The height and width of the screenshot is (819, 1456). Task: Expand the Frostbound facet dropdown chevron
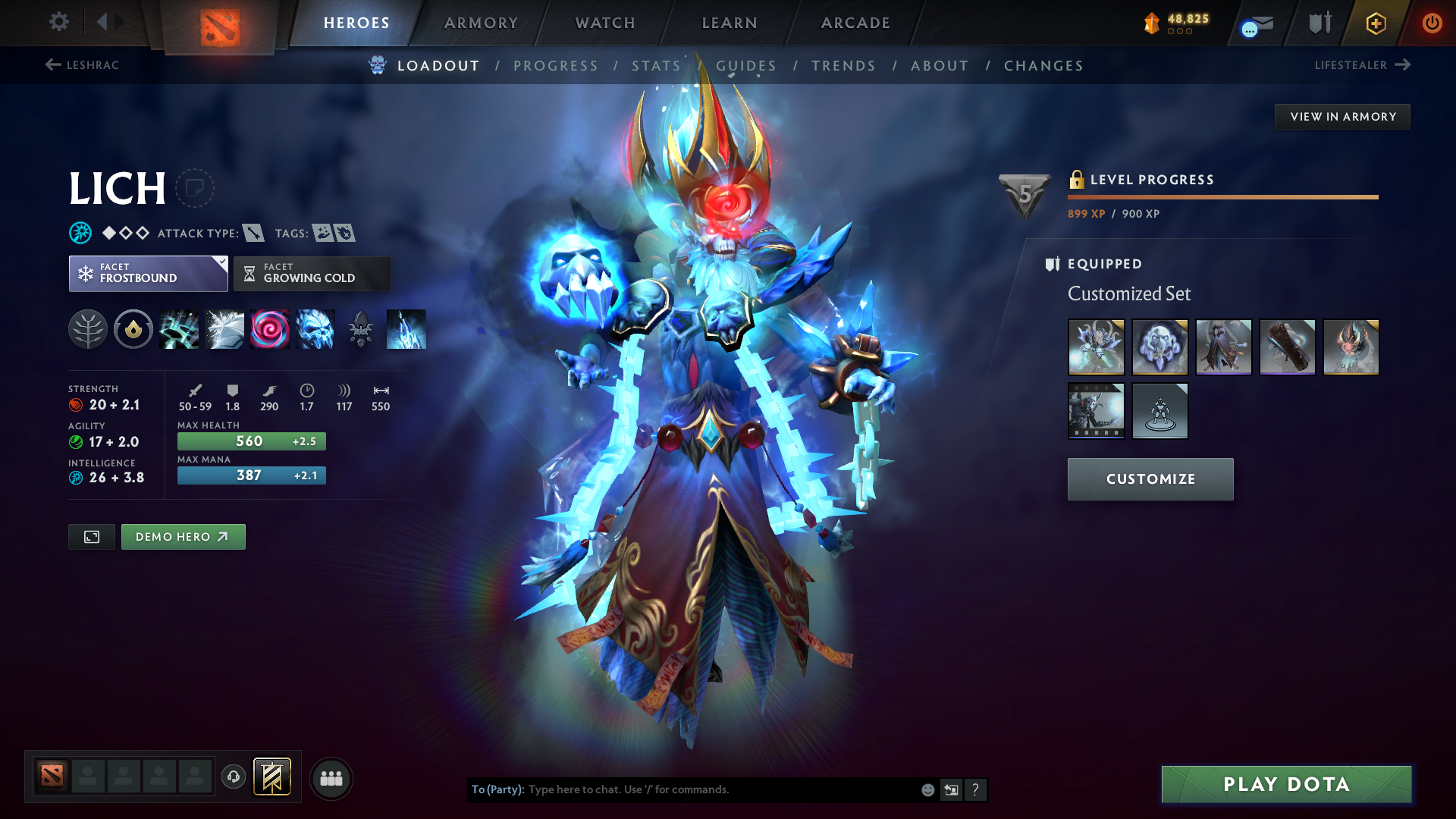point(221,263)
